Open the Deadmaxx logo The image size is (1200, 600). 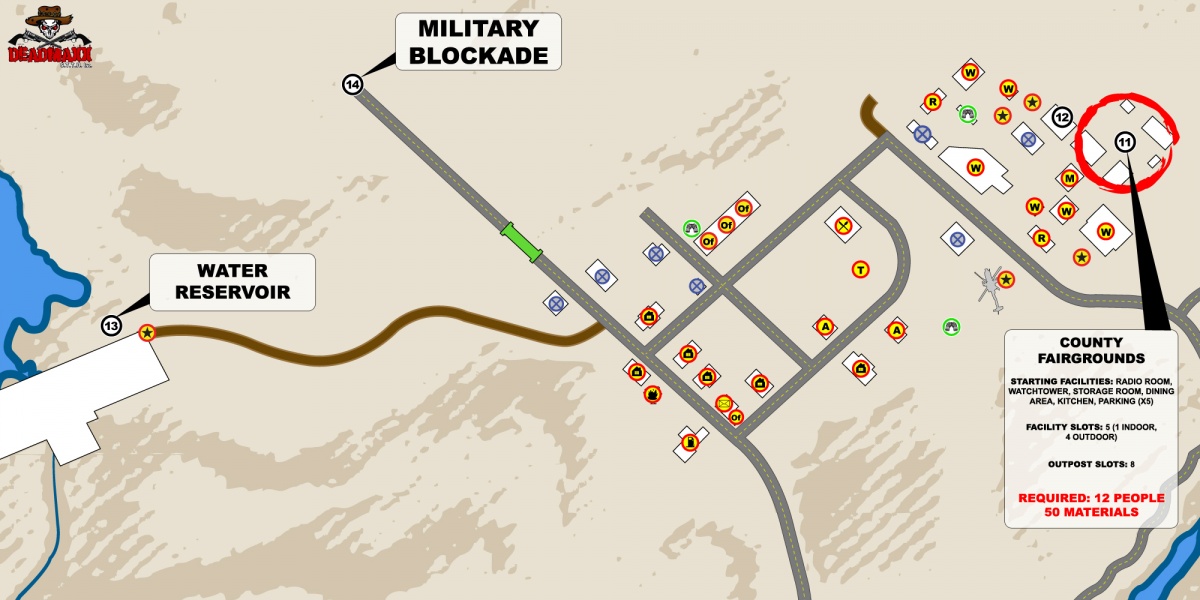(x=42, y=36)
